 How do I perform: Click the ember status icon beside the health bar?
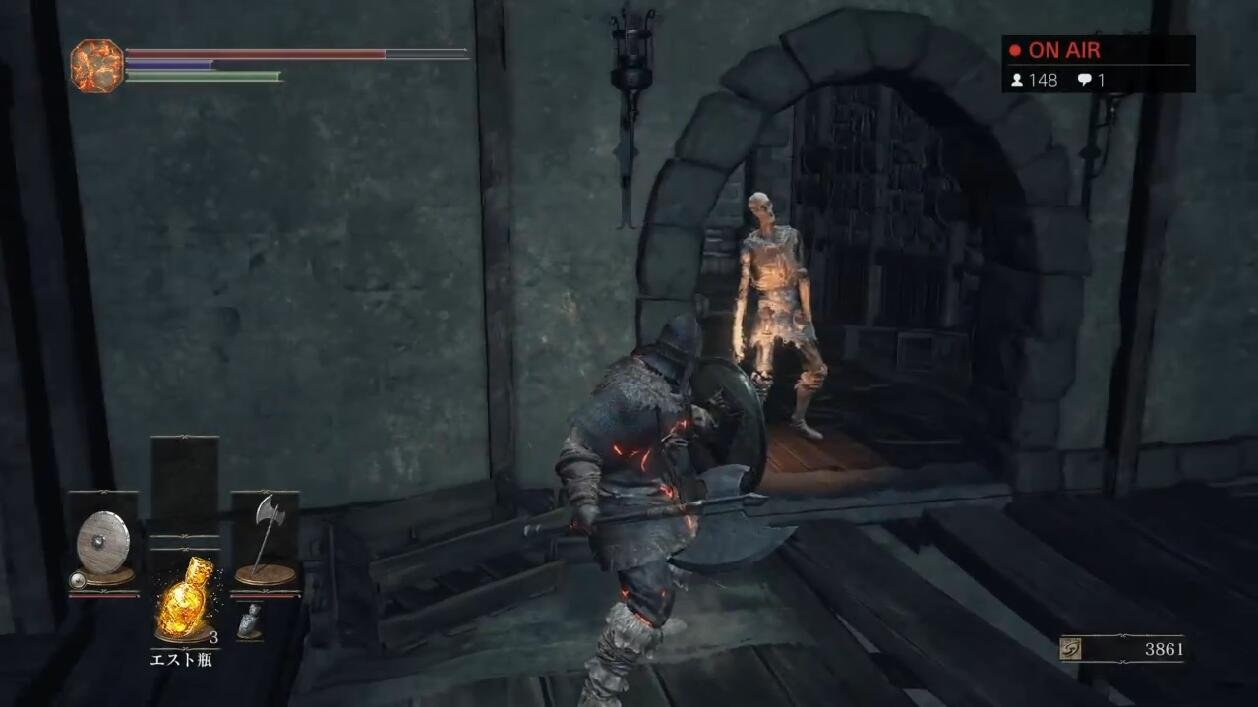(96, 66)
